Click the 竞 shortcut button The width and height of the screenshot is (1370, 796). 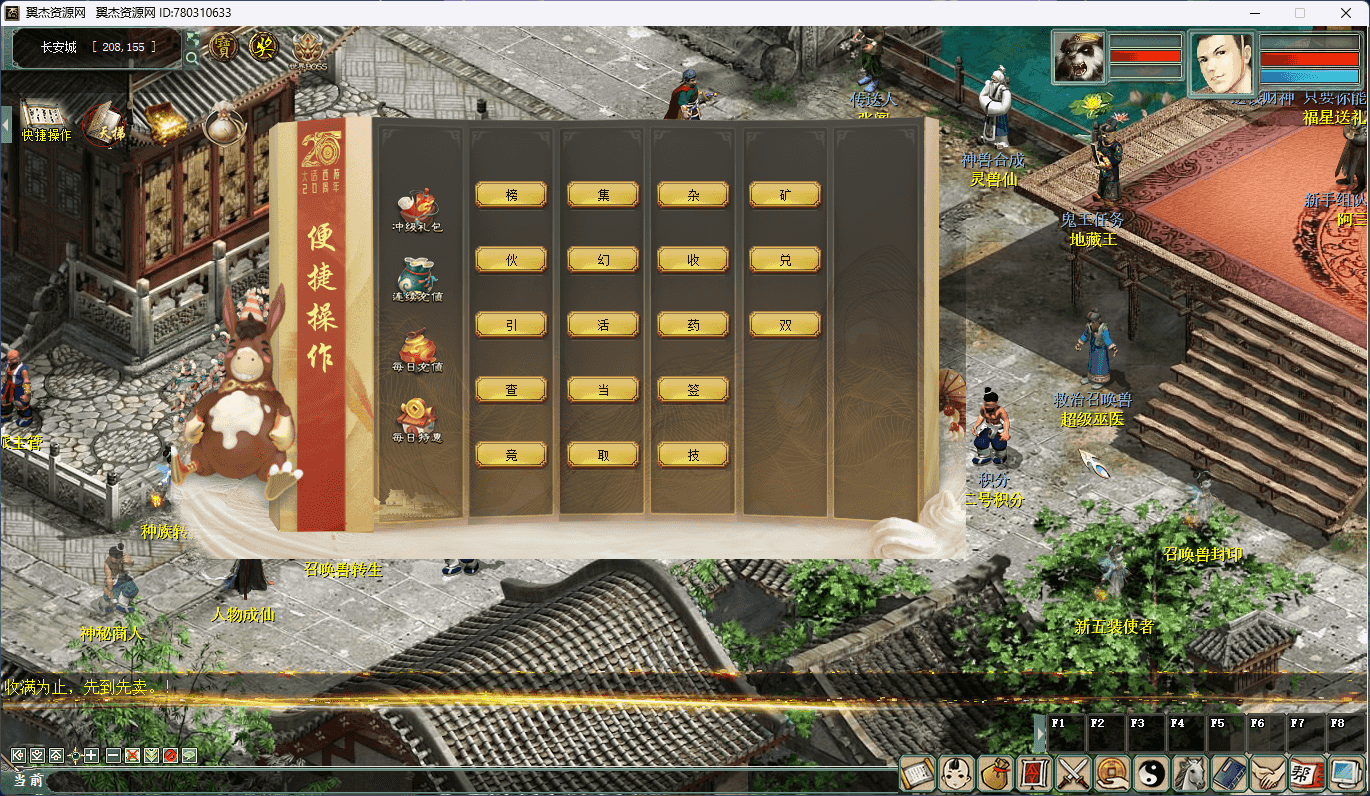coord(511,455)
